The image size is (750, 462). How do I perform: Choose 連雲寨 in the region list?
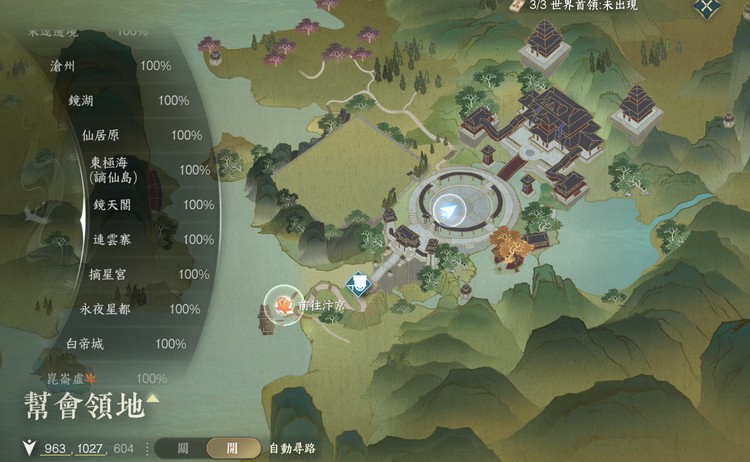(x=110, y=240)
